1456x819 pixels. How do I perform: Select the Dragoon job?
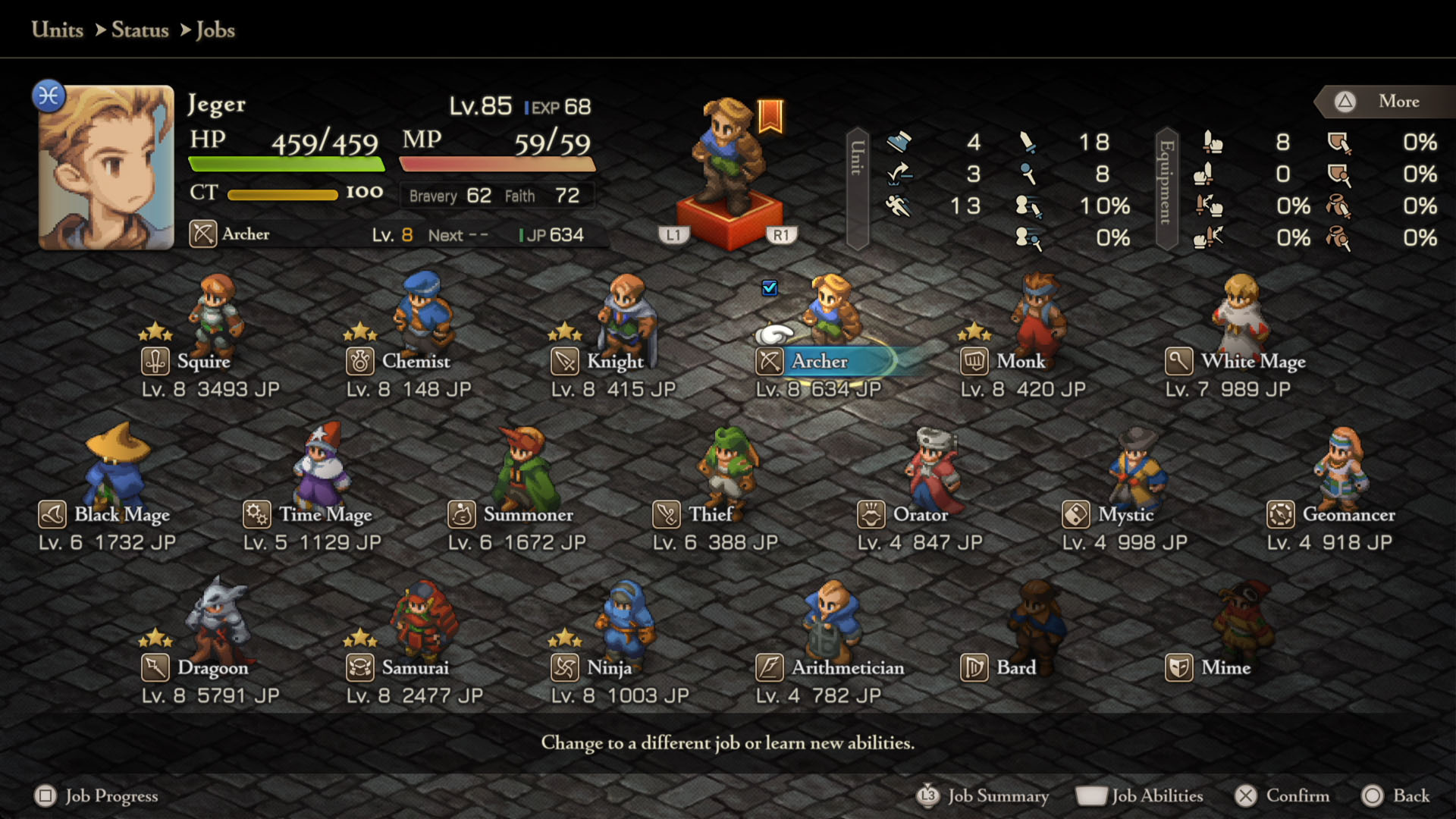(x=212, y=668)
